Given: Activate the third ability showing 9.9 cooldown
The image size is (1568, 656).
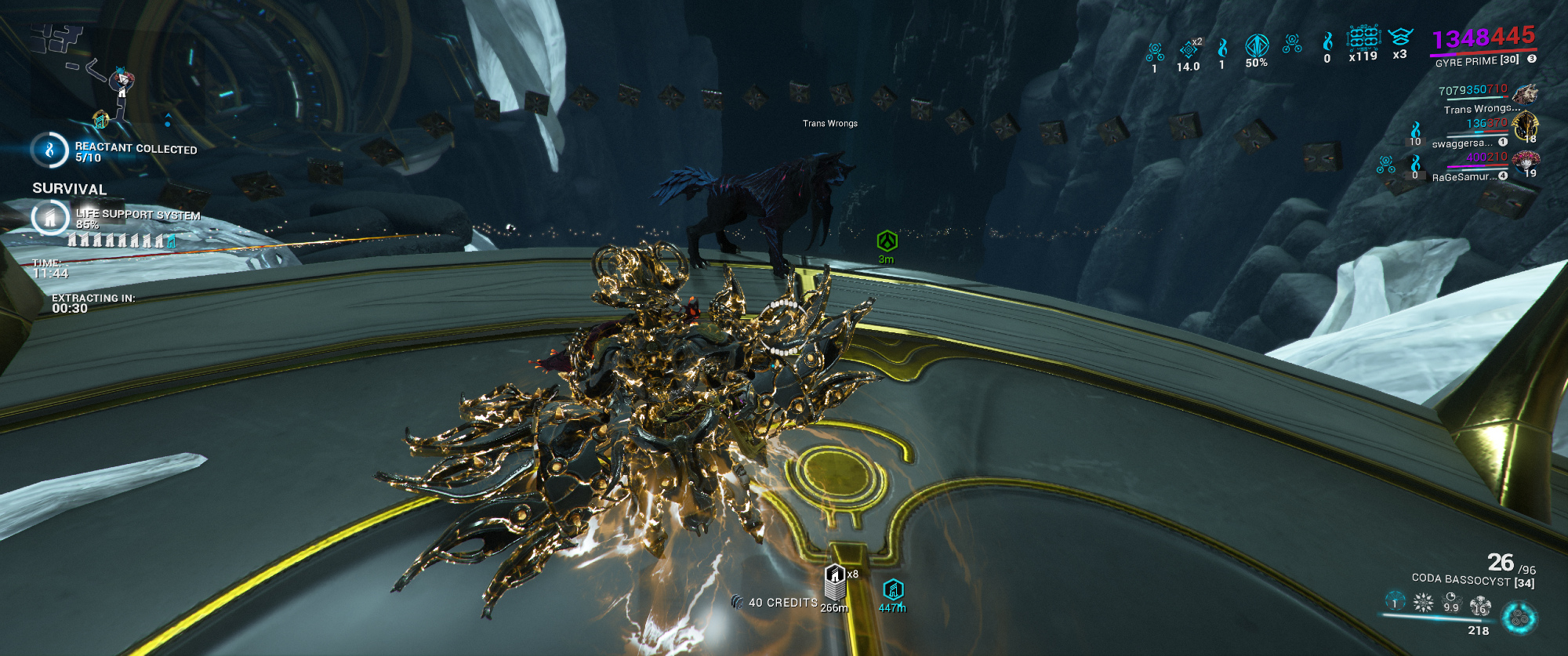Looking at the screenshot, I should click(x=1451, y=603).
